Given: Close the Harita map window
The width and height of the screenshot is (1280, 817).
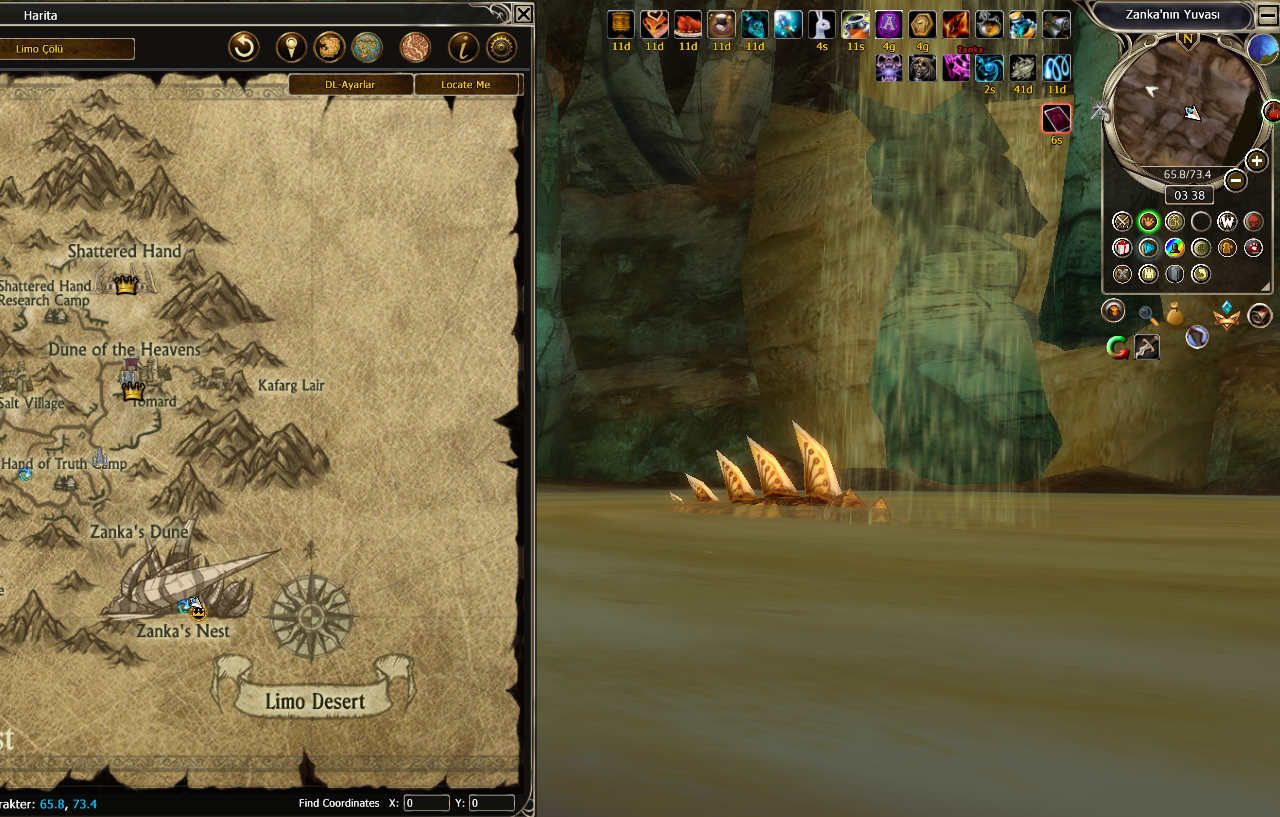Looking at the screenshot, I should [523, 14].
